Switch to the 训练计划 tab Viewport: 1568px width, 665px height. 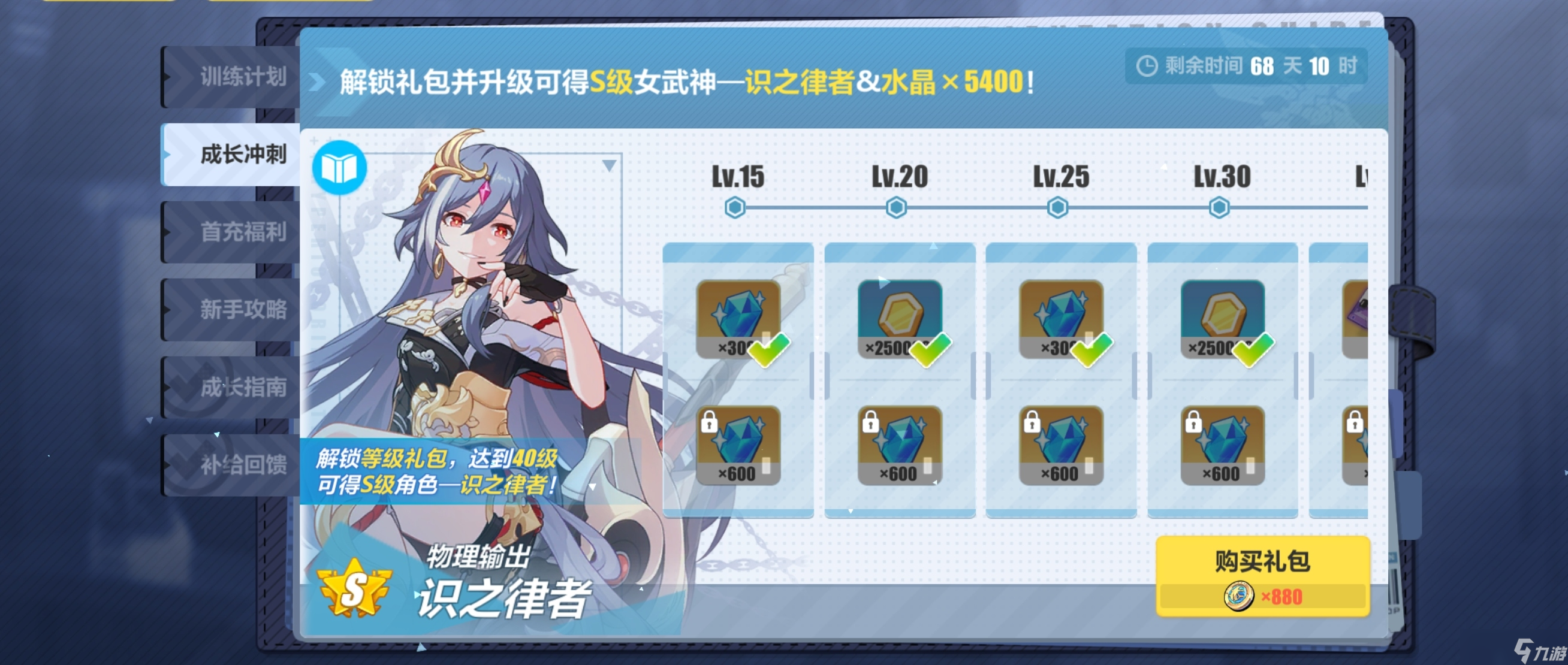click(x=237, y=75)
